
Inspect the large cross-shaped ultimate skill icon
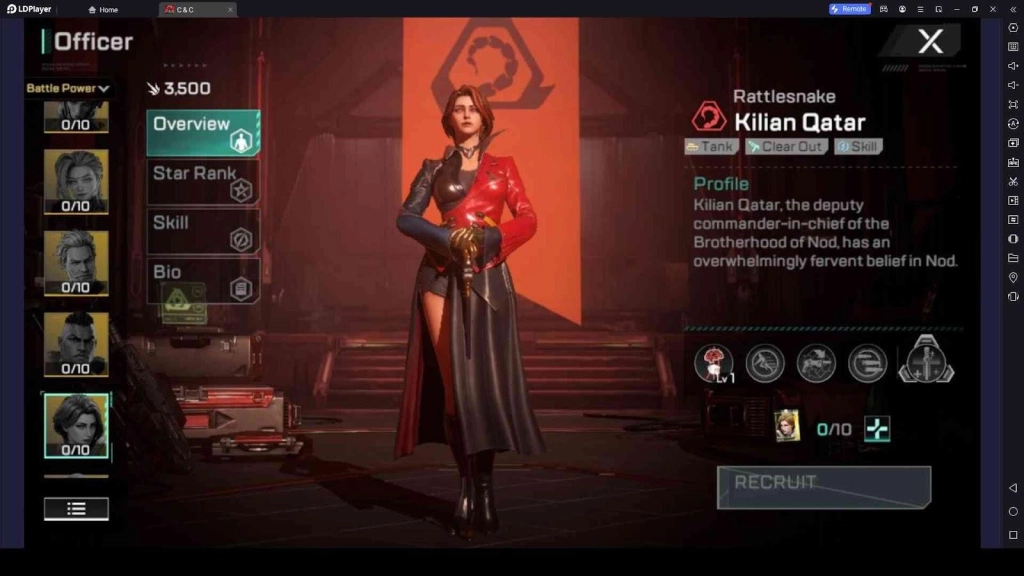click(926, 360)
